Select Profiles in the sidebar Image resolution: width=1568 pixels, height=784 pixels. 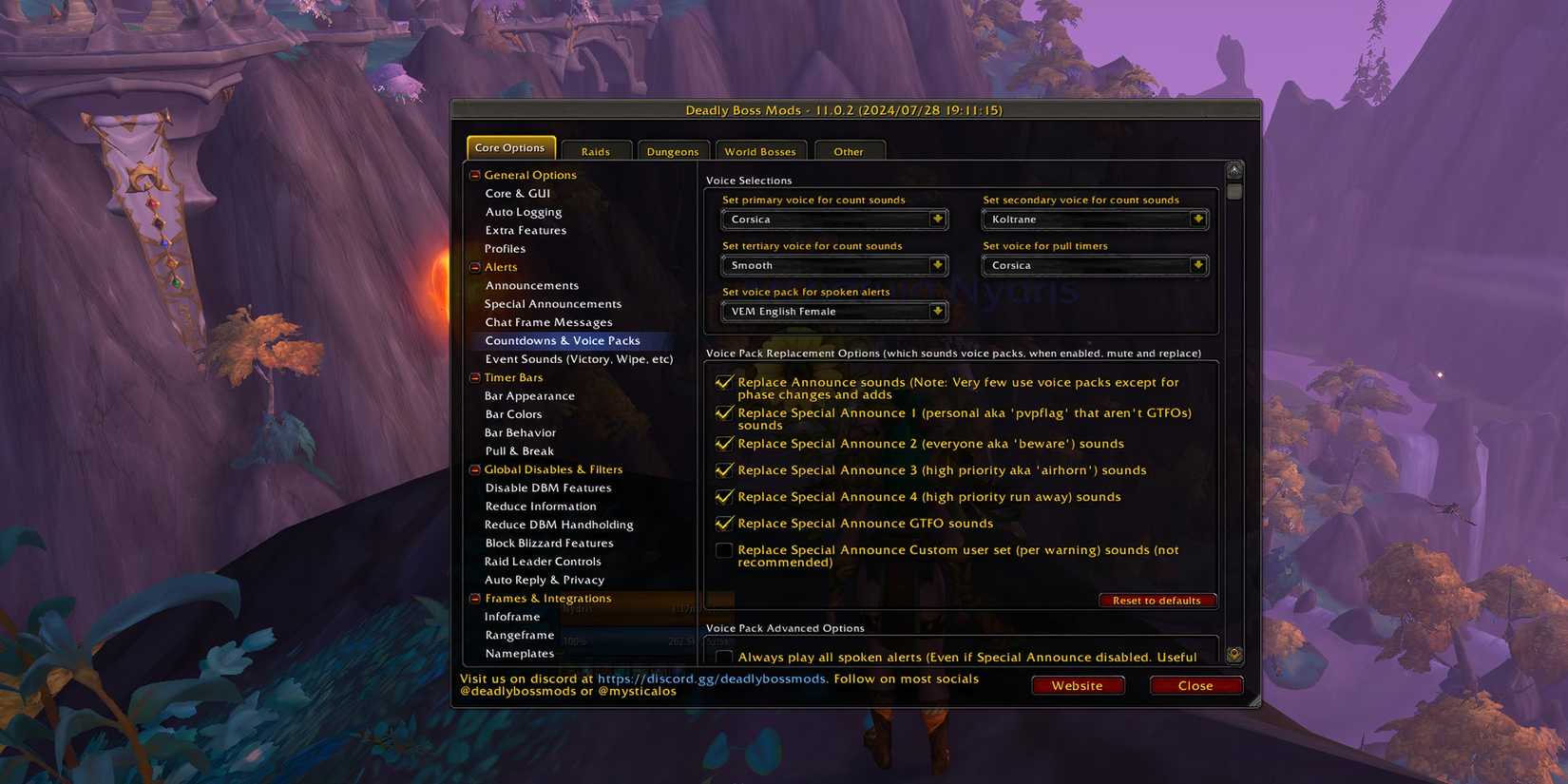click(x=505, y=248)
